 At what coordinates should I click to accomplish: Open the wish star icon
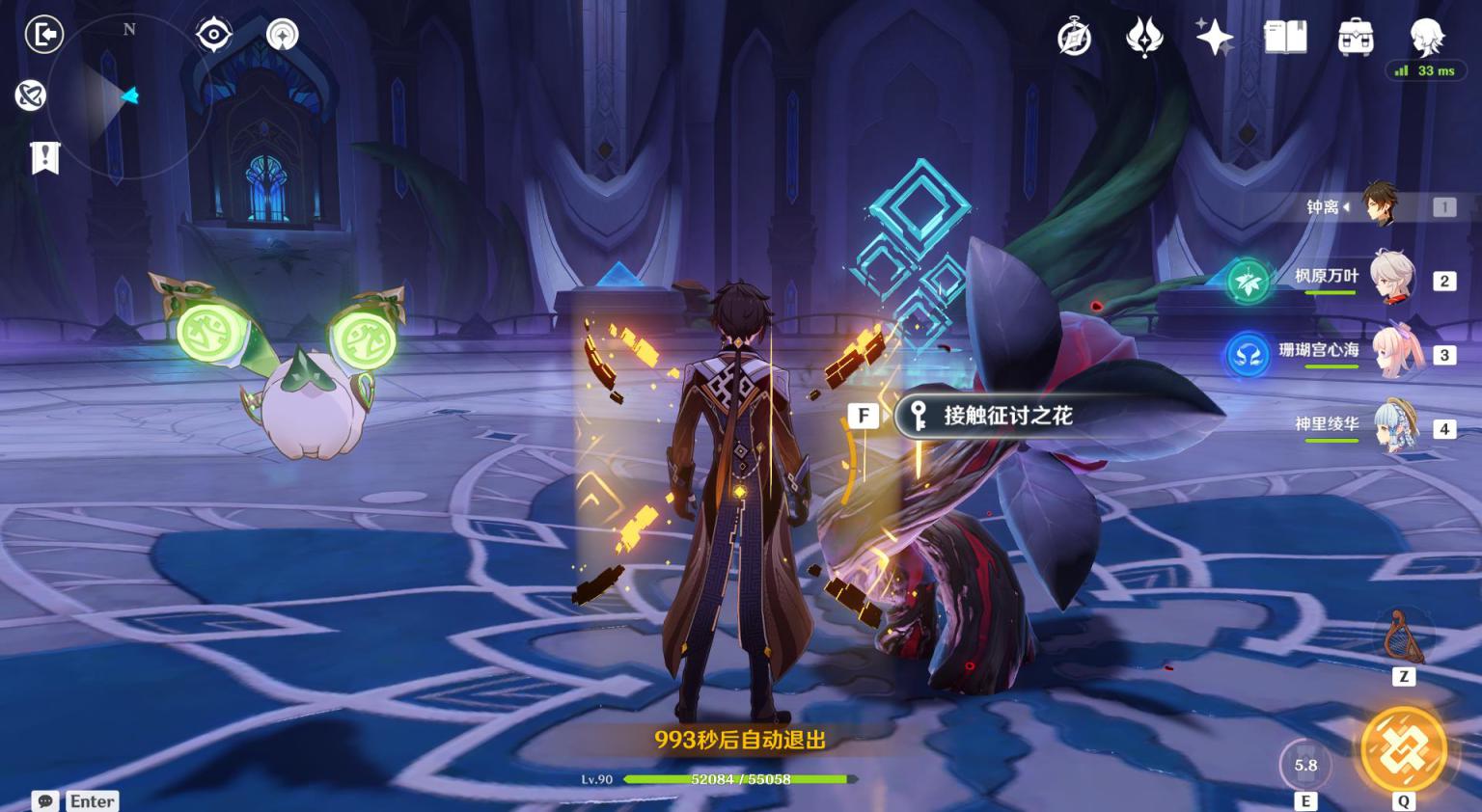pos(1214,39)
